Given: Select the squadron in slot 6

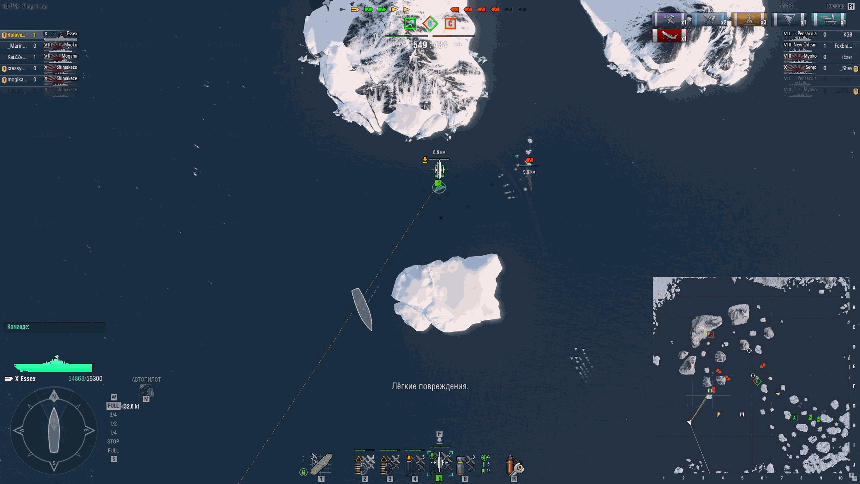Looking at the screenshot, I should 465,463.
